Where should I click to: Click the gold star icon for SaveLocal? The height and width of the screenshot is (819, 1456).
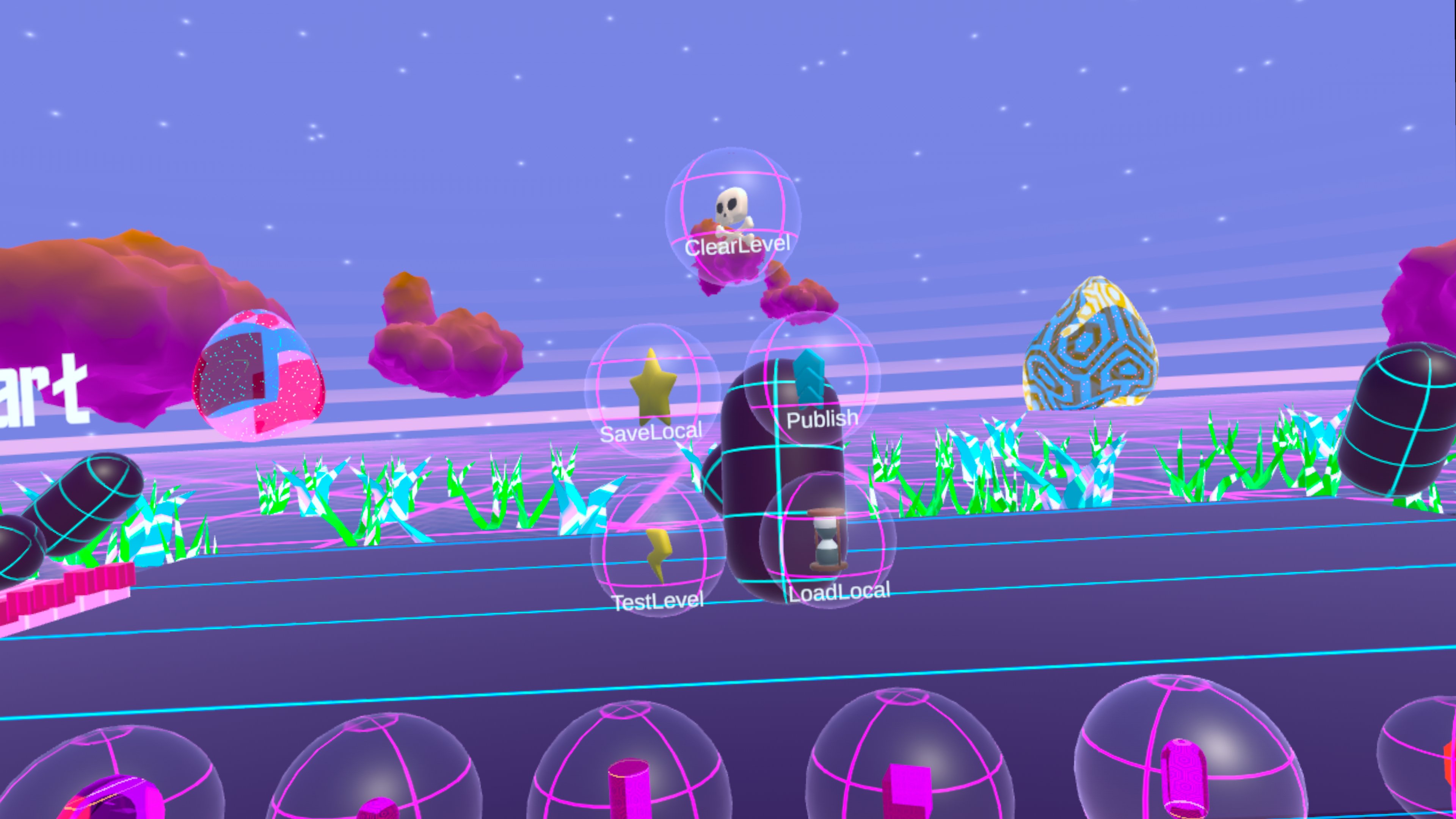tap(653, 390)
